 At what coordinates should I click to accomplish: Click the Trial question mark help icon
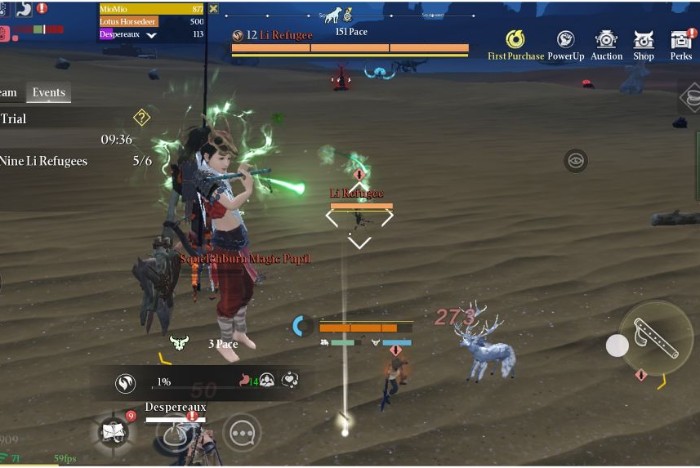pos(141,117)
